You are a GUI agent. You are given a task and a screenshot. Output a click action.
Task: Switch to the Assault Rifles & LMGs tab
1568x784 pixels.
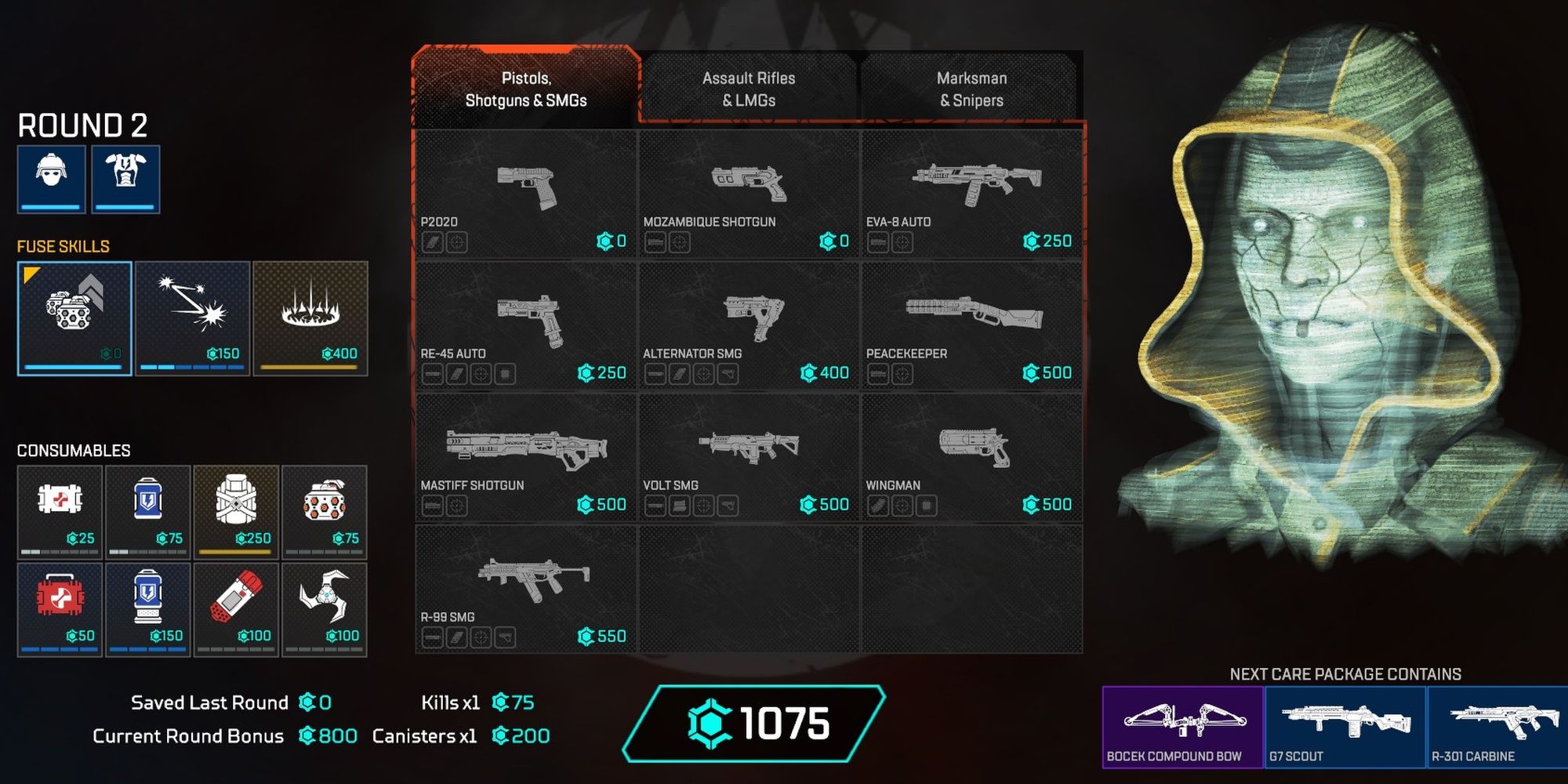(749, 88)
